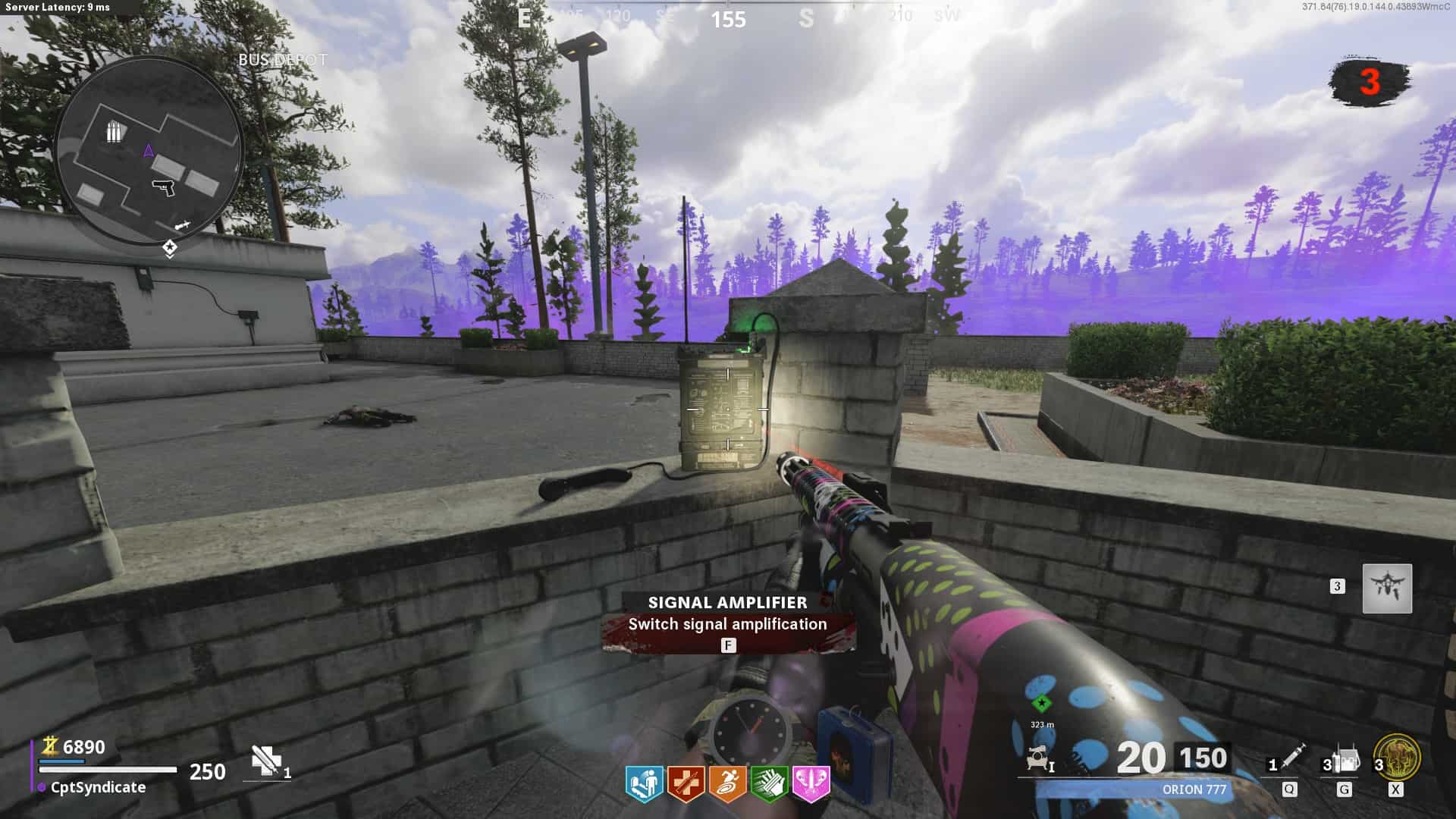
Task: Select the red cross-and-syringe perk icon
Action: [x=686, y=783]
